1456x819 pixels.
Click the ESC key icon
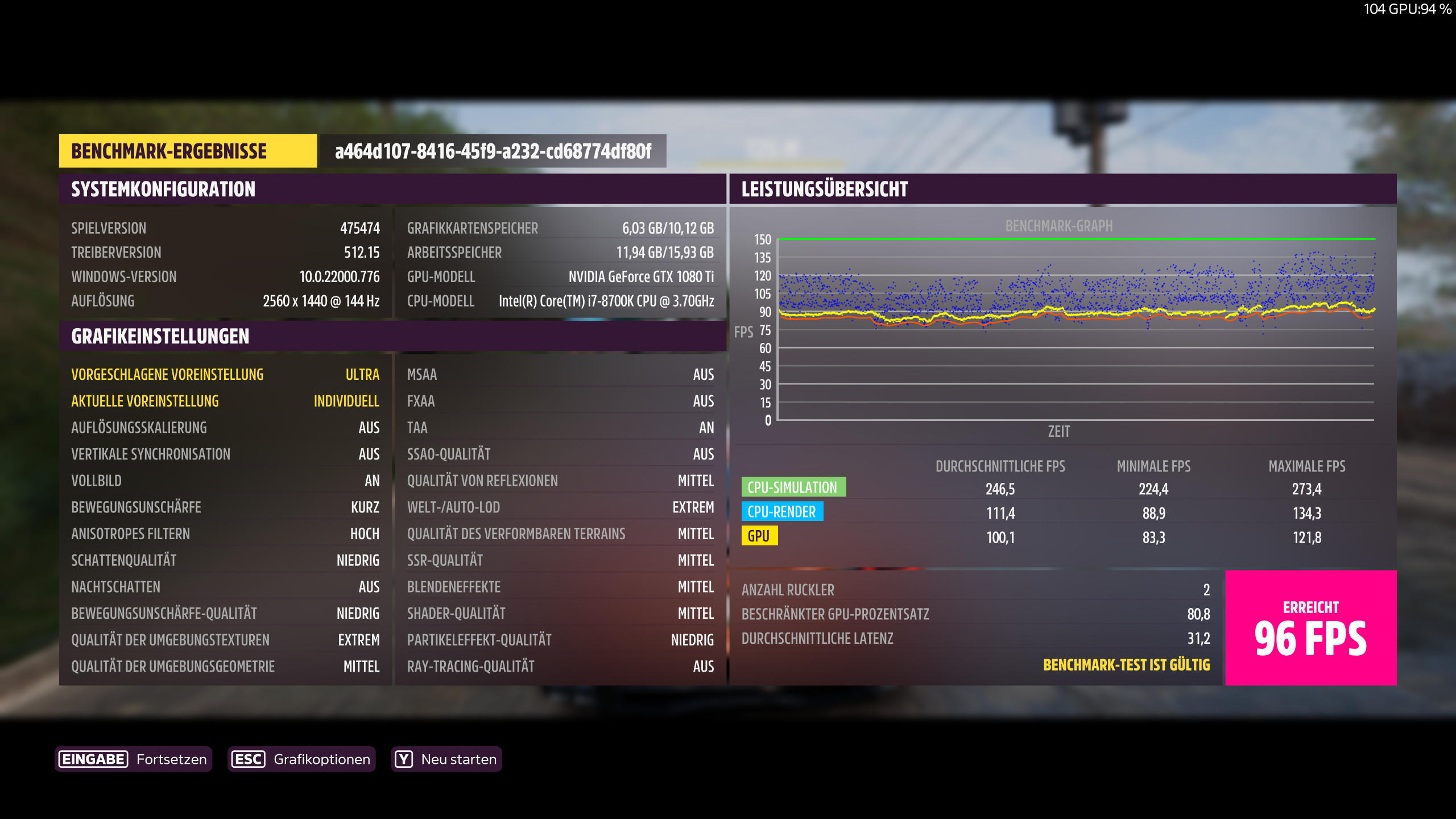tap(248, 759)
